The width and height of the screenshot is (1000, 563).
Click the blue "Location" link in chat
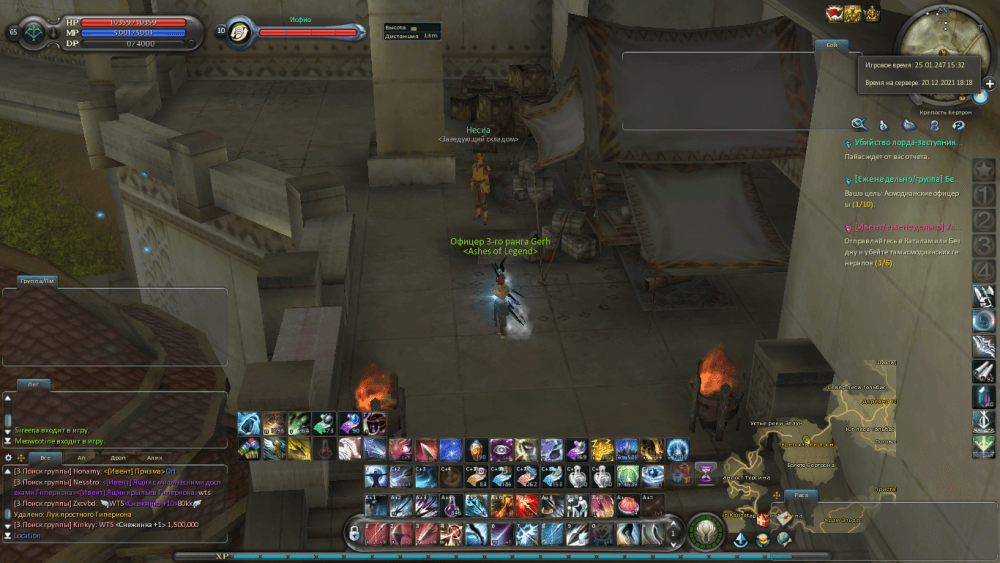coord(27,536)
